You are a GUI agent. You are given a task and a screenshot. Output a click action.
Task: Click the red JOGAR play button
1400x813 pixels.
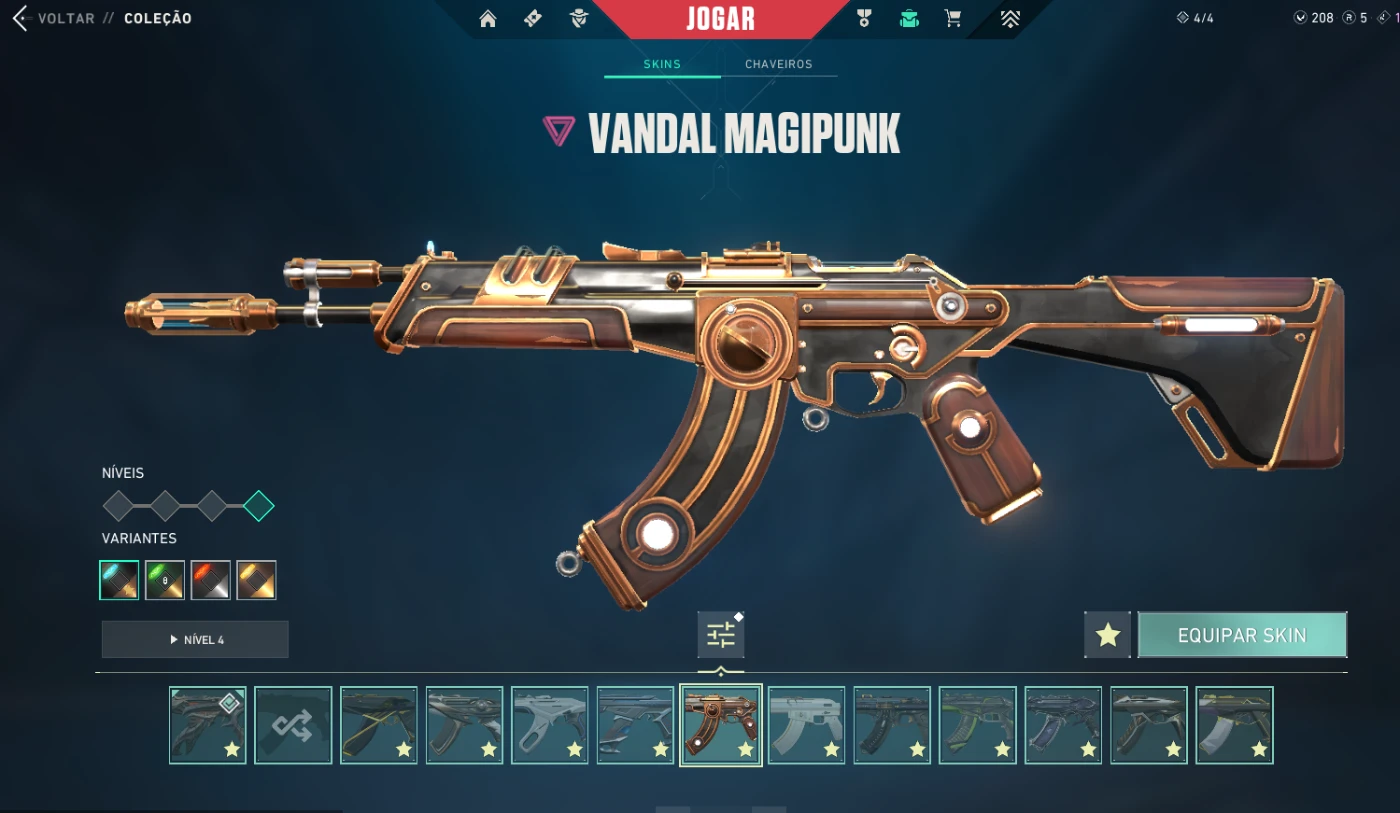click(x=720, y=19)
